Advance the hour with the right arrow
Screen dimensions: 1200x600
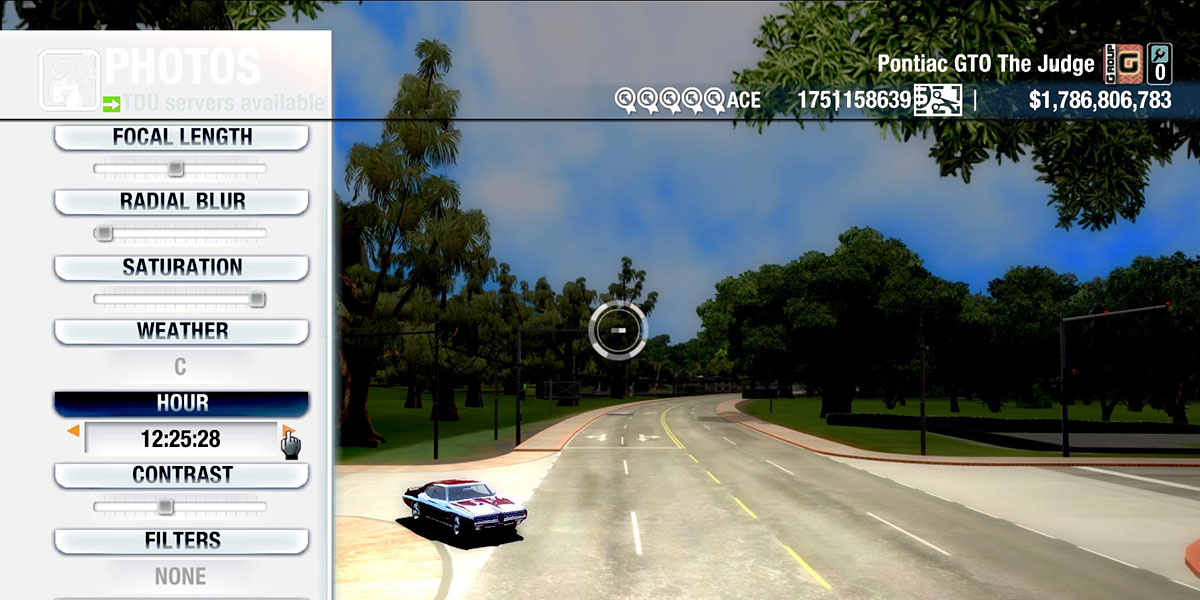coord(287,431)
